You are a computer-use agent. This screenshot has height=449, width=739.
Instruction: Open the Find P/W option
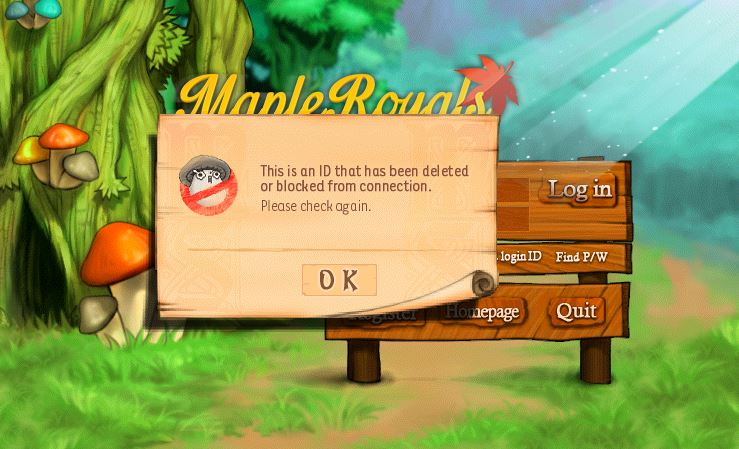(581, 257)
